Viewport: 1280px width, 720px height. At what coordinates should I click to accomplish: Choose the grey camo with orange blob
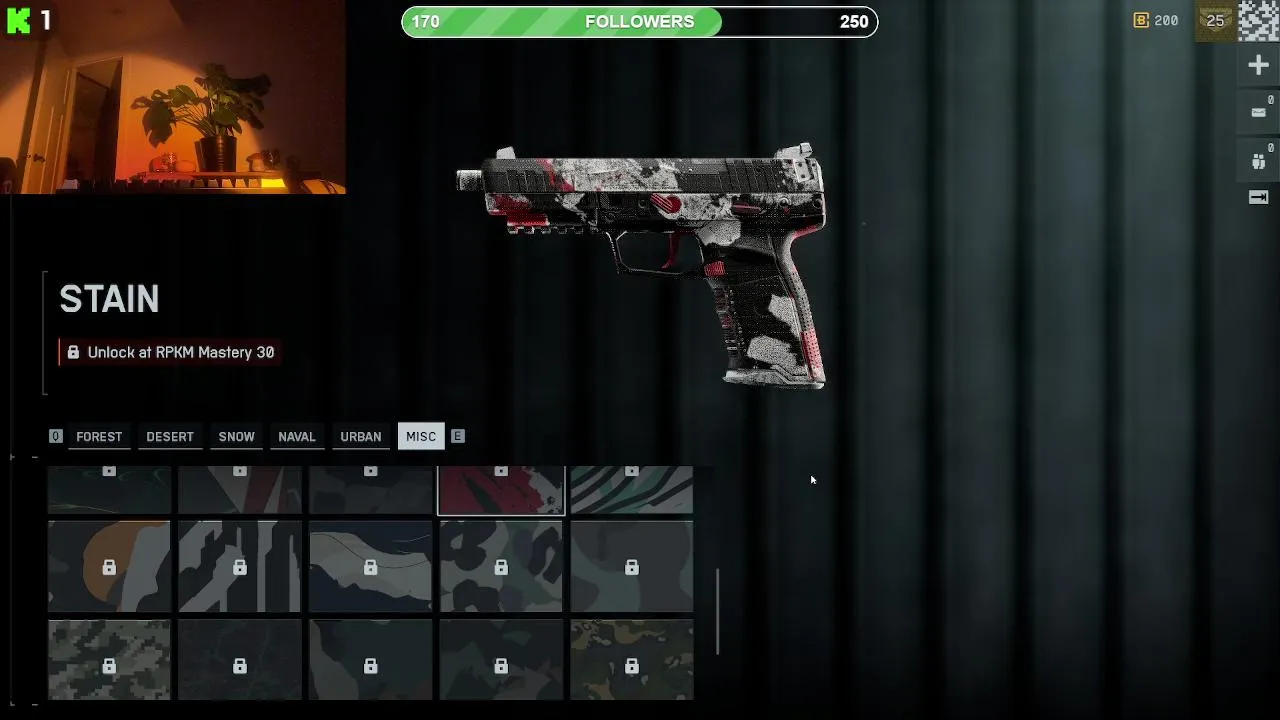[x=109, y=566]
